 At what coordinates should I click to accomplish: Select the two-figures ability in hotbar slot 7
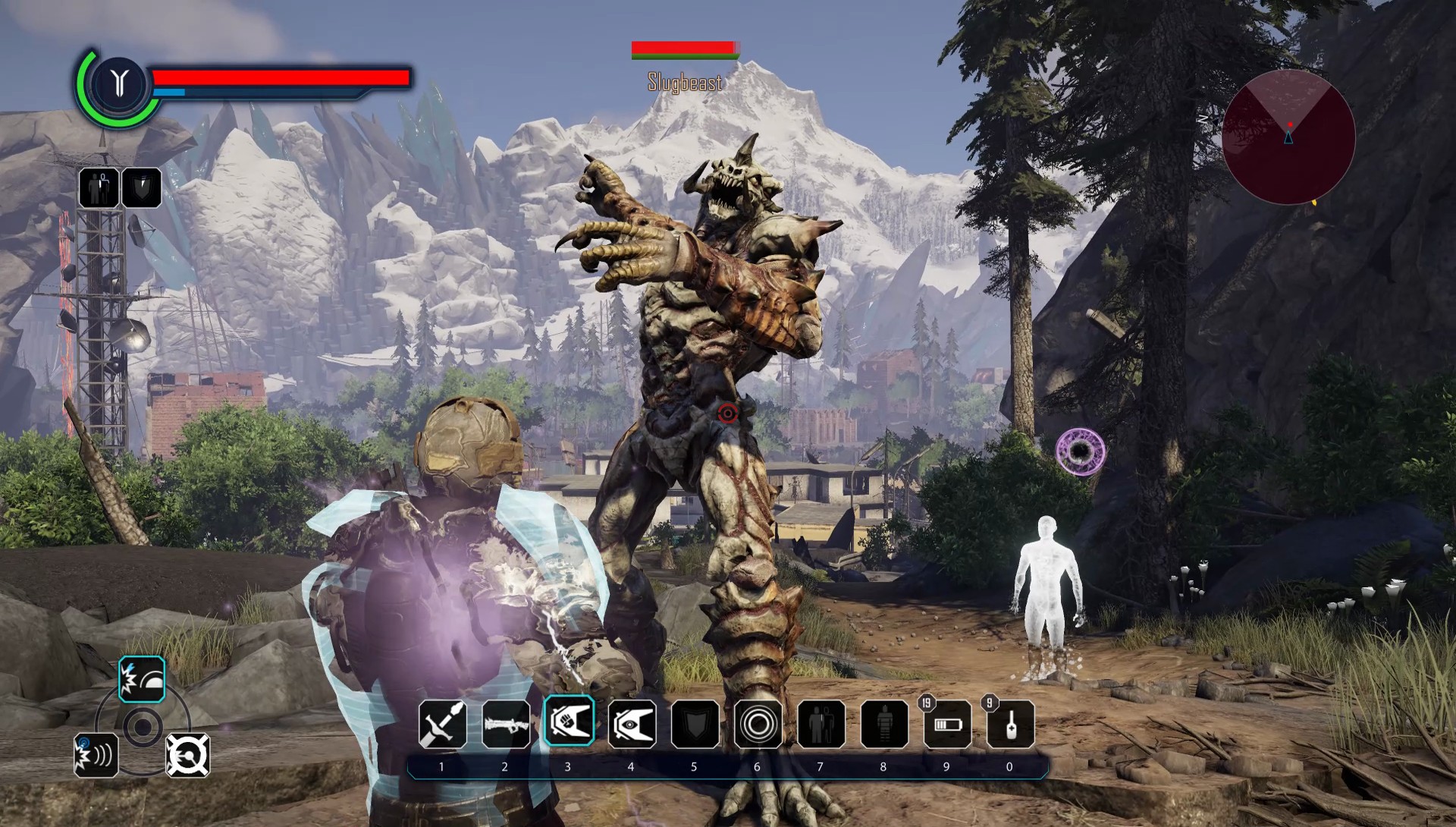point(821,724)
